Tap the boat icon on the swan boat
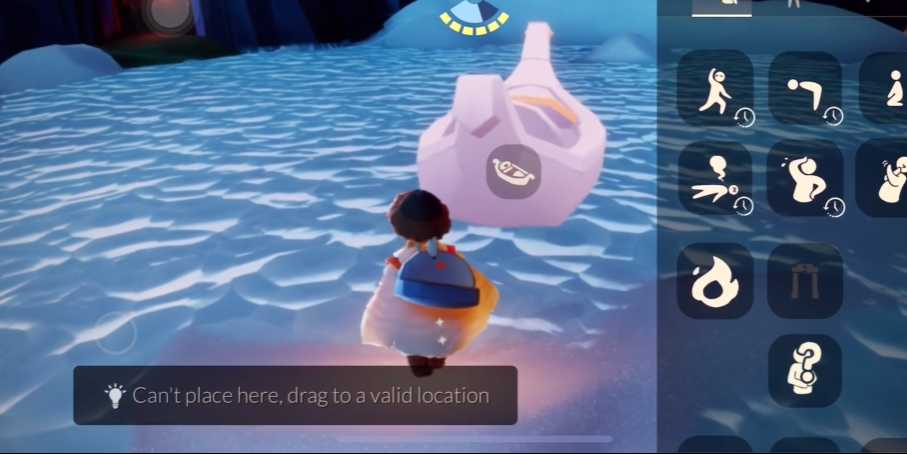The width and height of the screenshot is (907, 454). click(x=514, y=170)
